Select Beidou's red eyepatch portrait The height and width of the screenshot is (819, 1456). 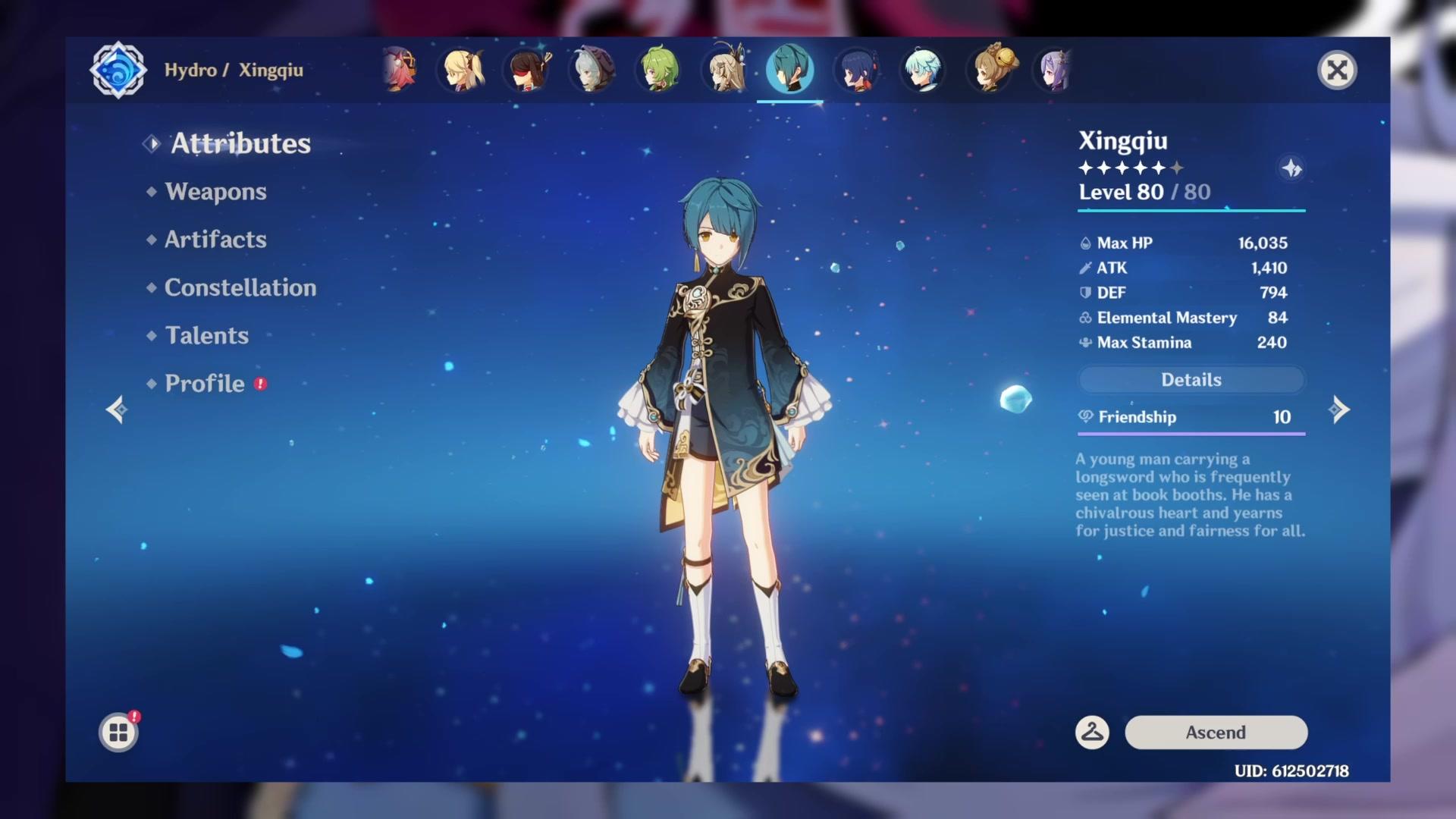point(529,71)
